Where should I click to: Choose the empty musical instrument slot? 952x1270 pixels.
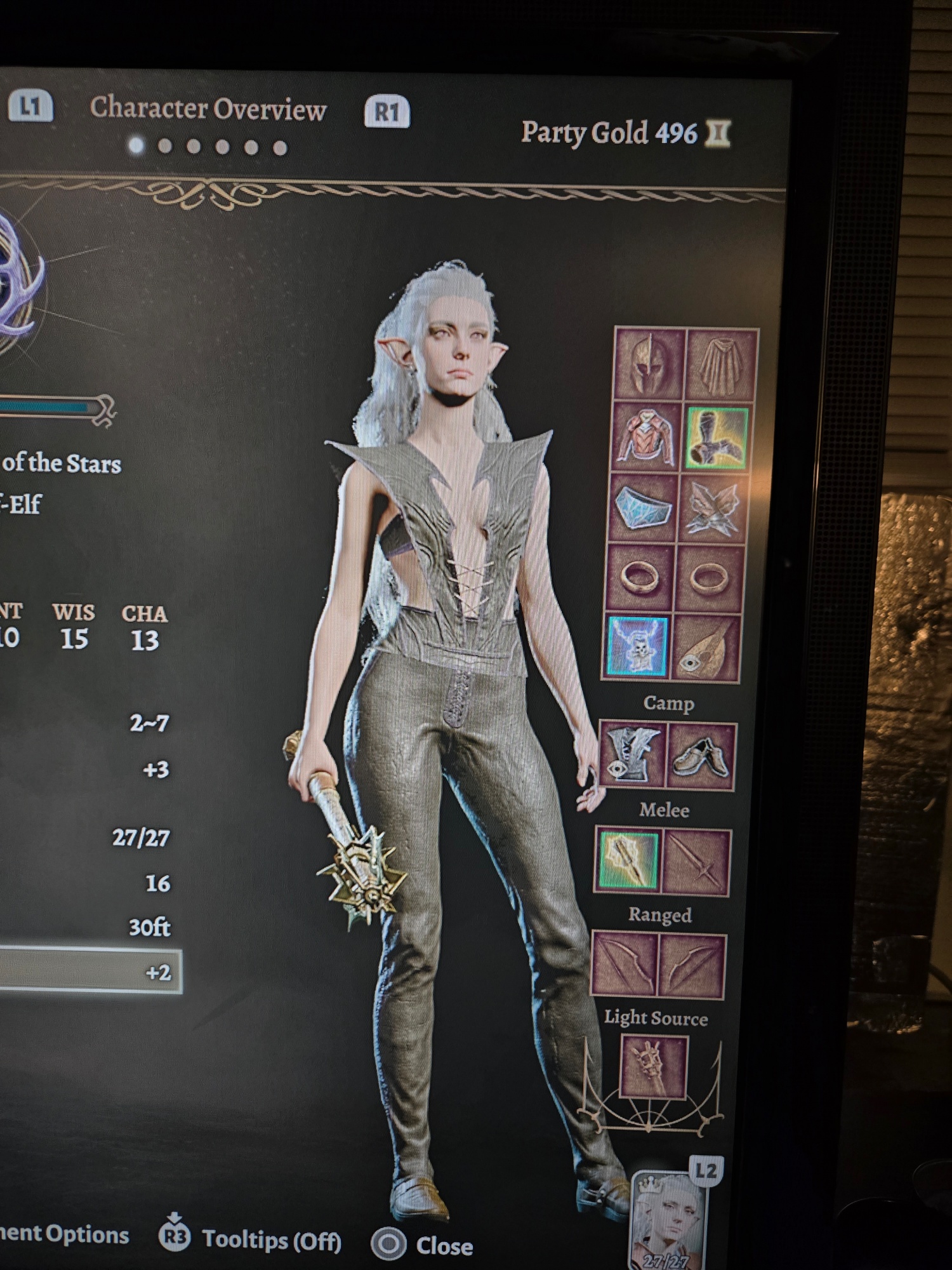coord(706,648)
